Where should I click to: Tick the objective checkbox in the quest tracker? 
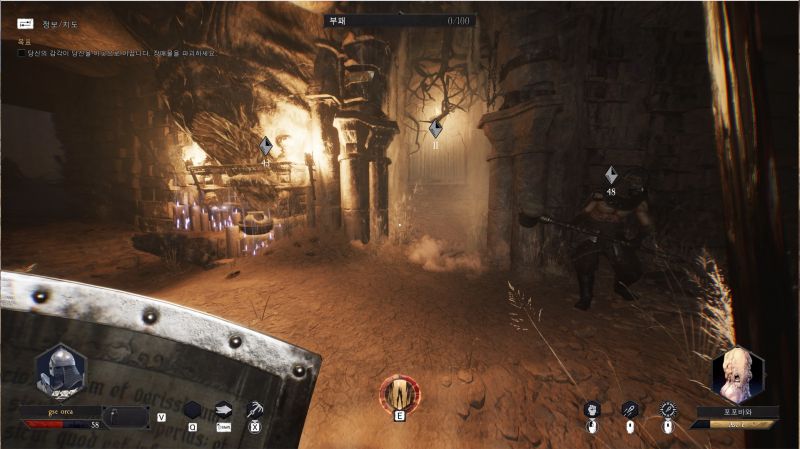tap(22, 53)
